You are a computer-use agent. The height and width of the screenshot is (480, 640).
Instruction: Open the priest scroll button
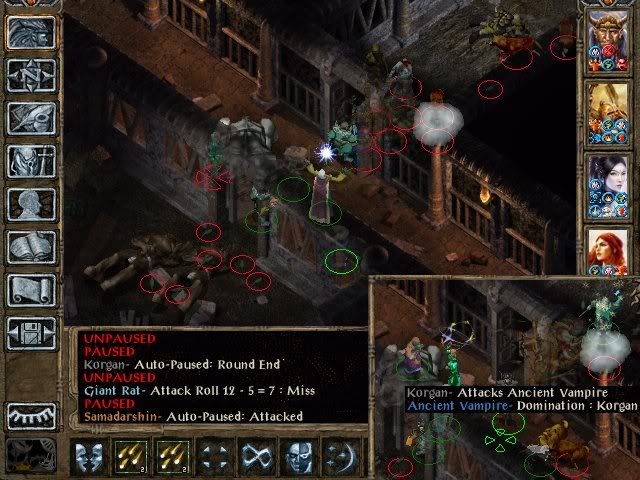31,290
